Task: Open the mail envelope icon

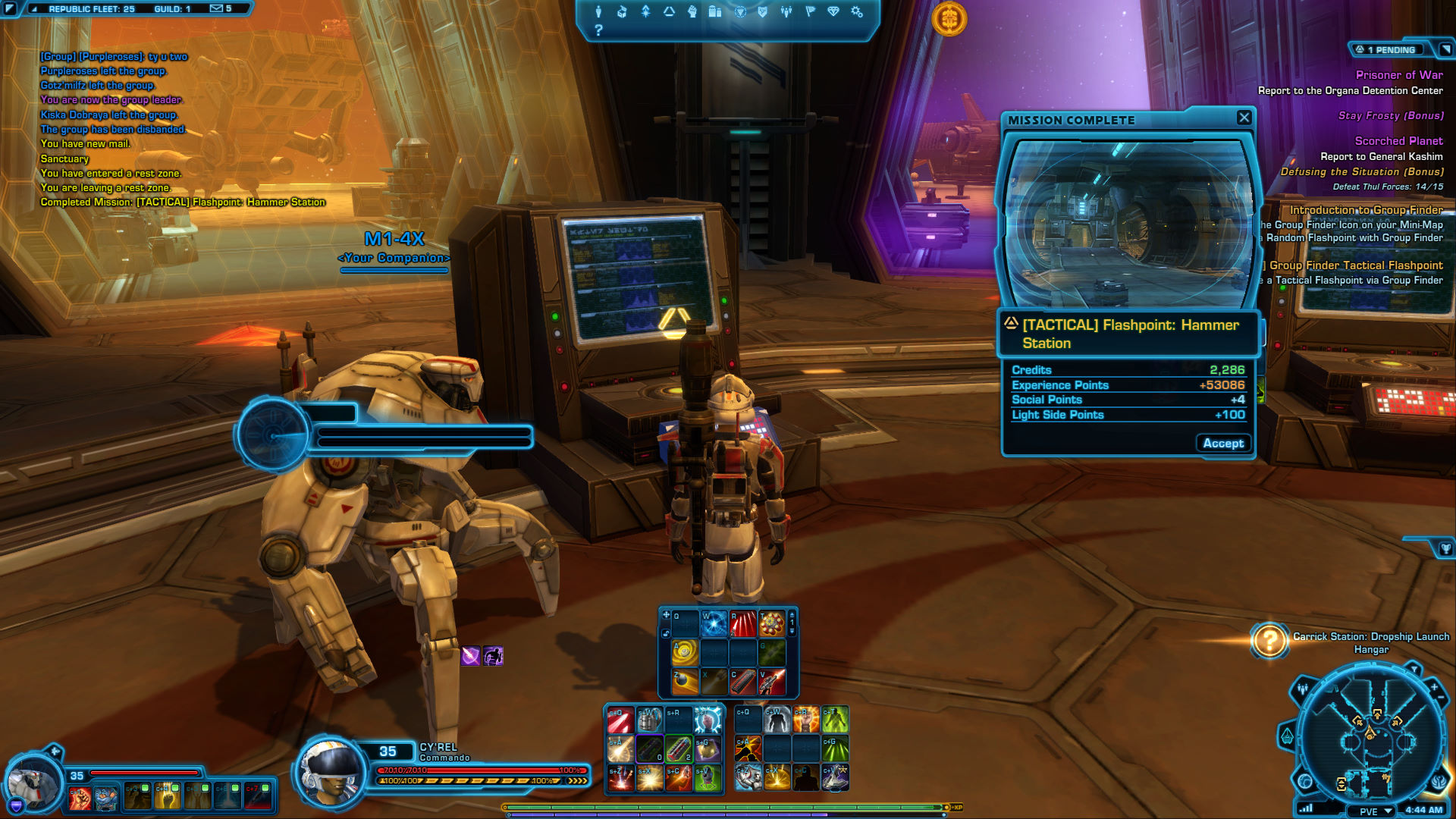Action: click(217, 8)
